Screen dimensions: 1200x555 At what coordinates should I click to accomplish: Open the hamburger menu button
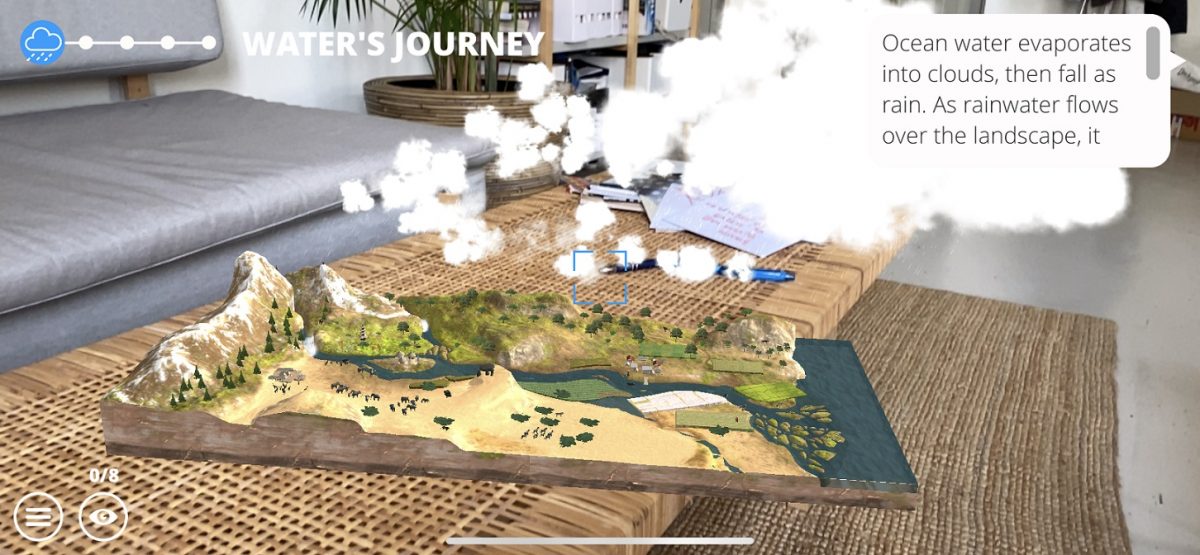pos(38,517)
